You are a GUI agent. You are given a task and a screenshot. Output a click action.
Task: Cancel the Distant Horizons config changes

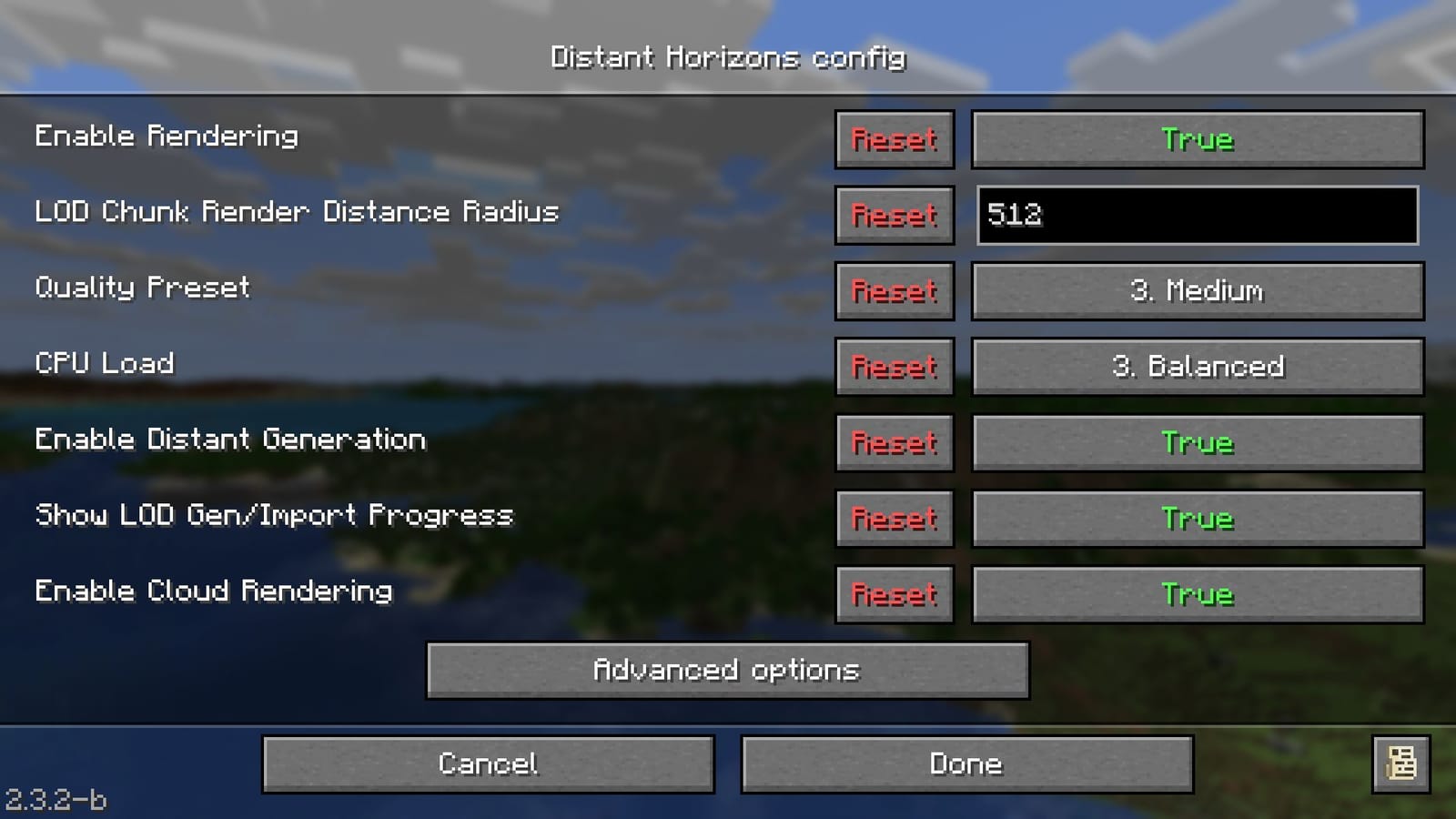[488, 764]
